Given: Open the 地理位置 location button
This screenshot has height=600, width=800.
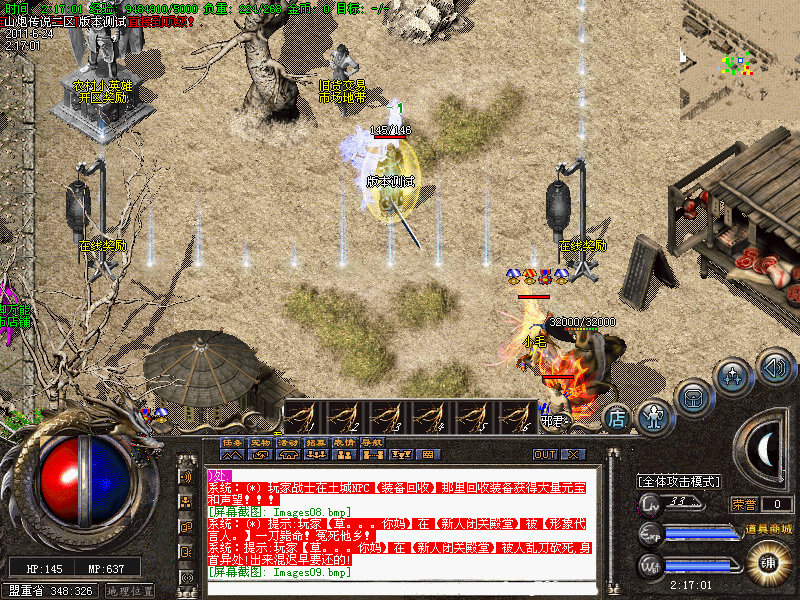Looking at the screenshot, I should coord(130,591).
